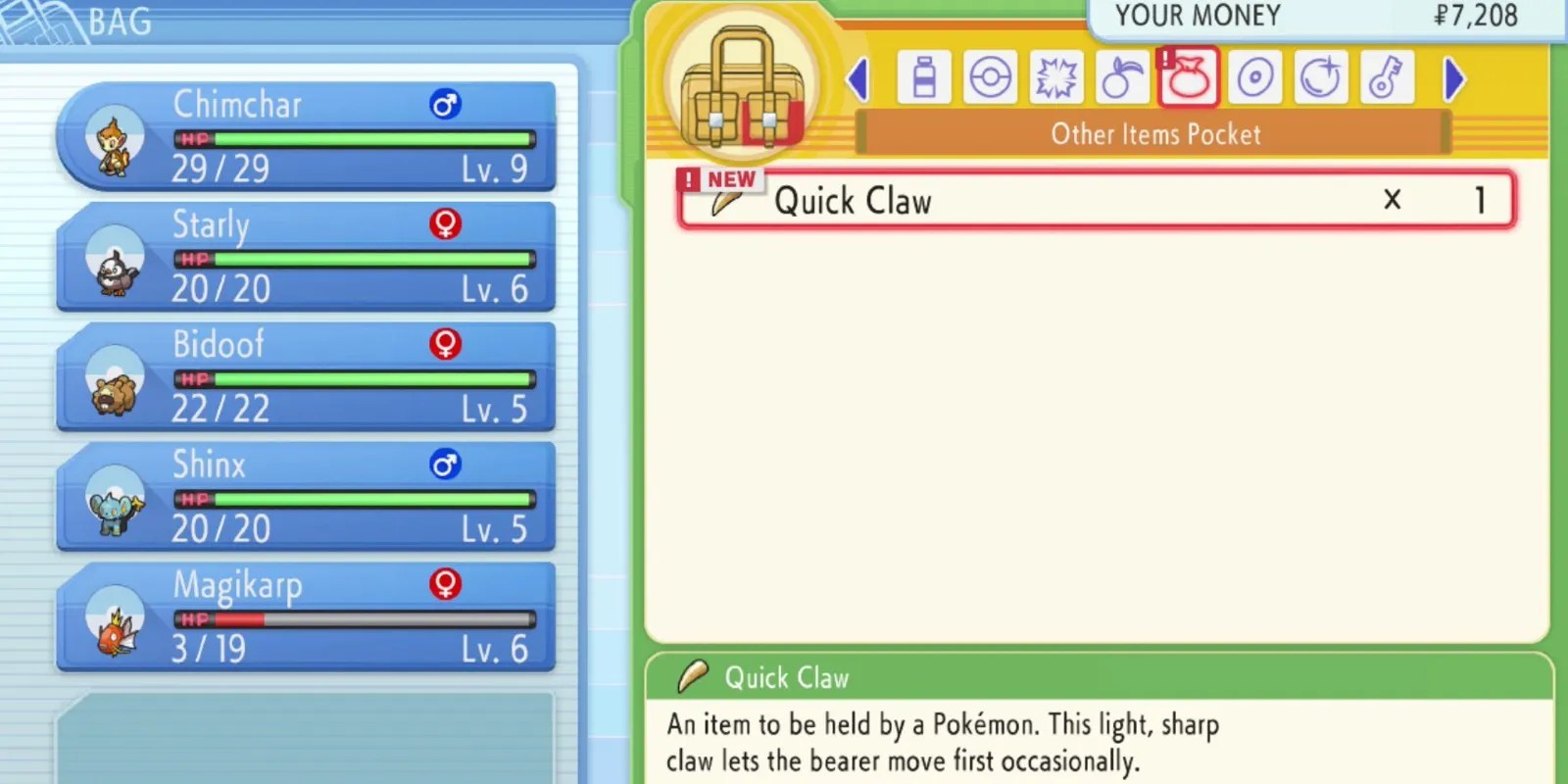Click Starly's female gender symbol
The height and width of the screenshot is (784, 1568).
tap(446, 224)
